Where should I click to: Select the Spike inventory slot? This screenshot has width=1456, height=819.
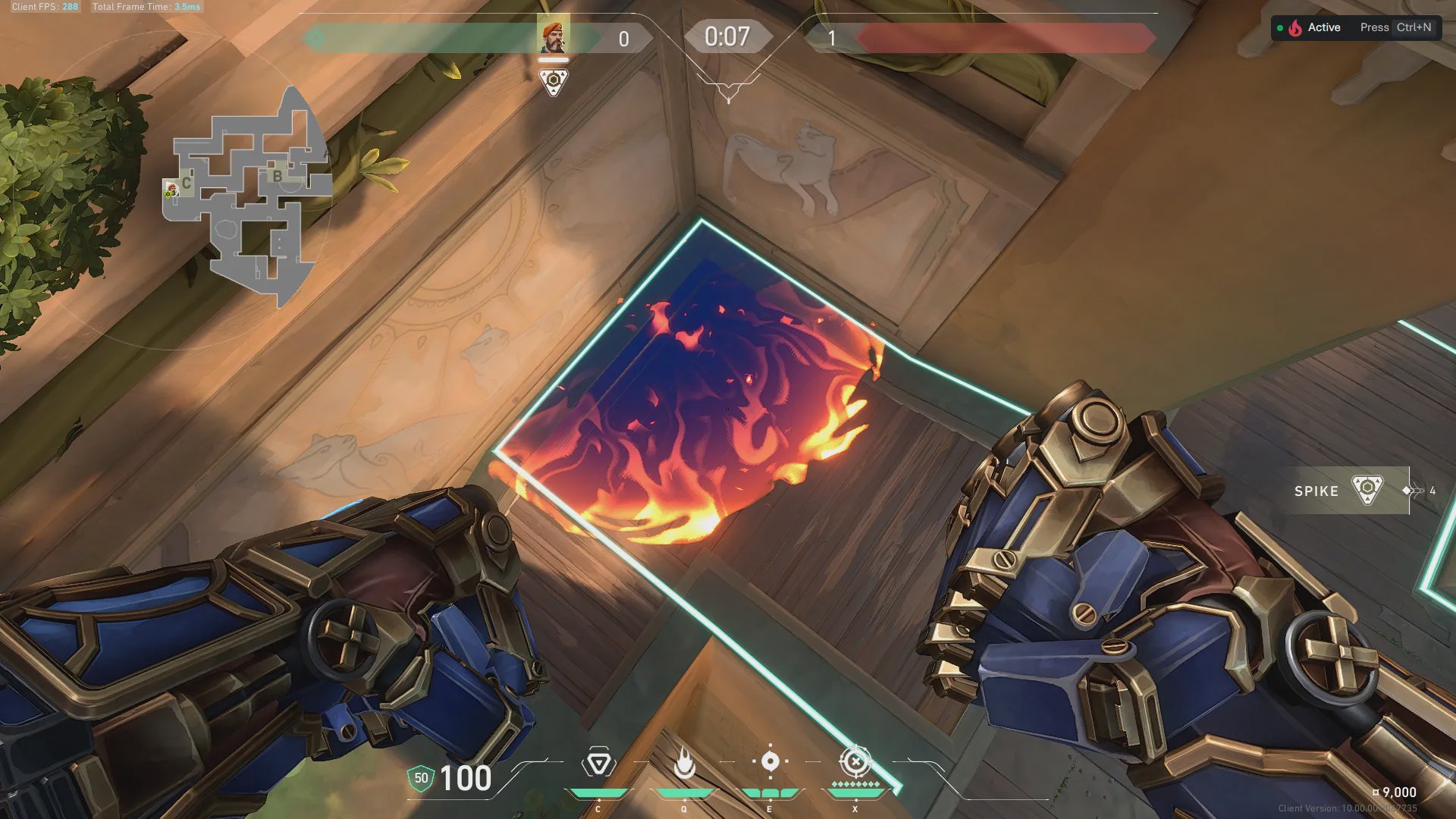point(1351,491)
